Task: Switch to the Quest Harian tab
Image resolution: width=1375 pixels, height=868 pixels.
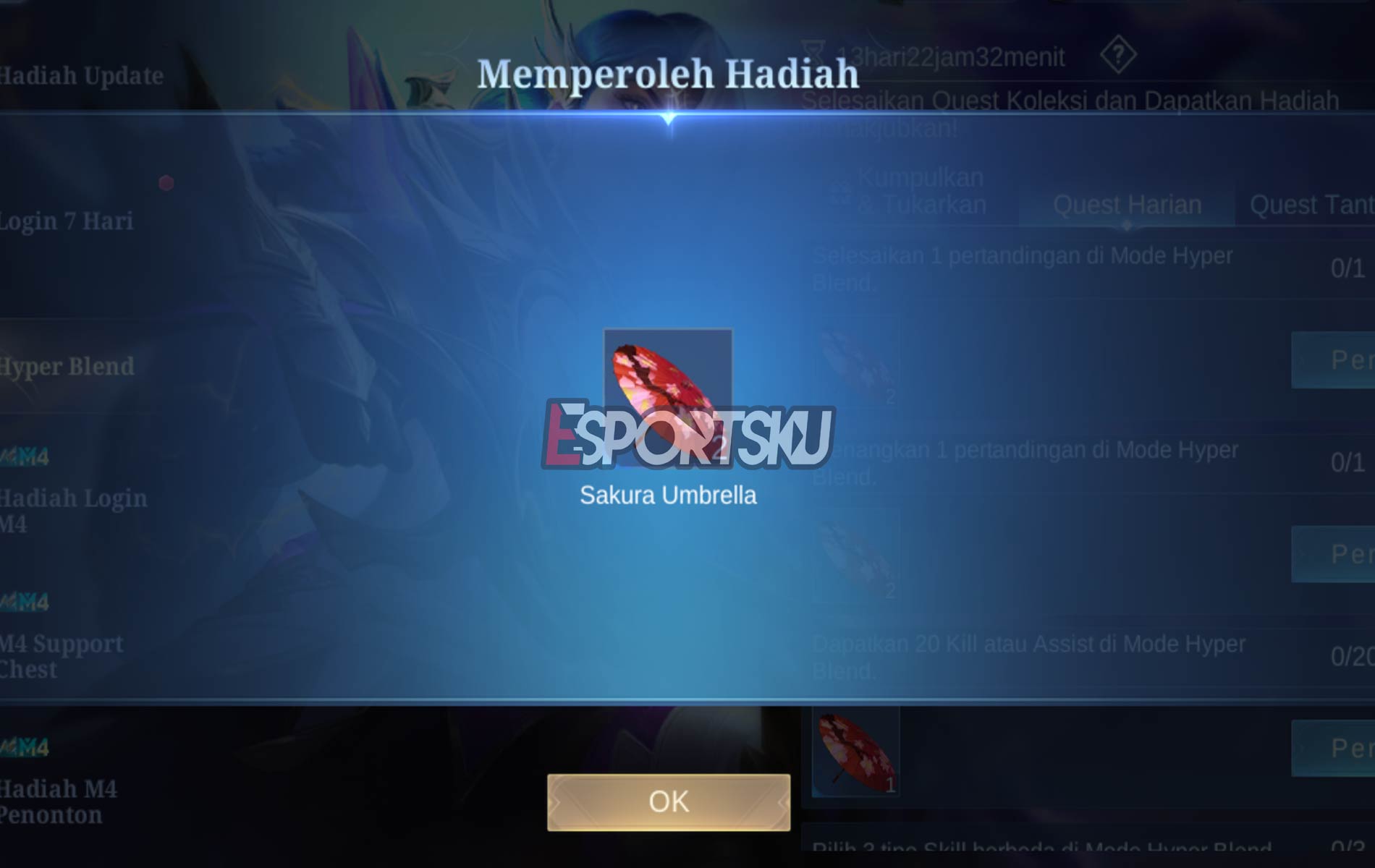Action: [x=1127, y=205]
